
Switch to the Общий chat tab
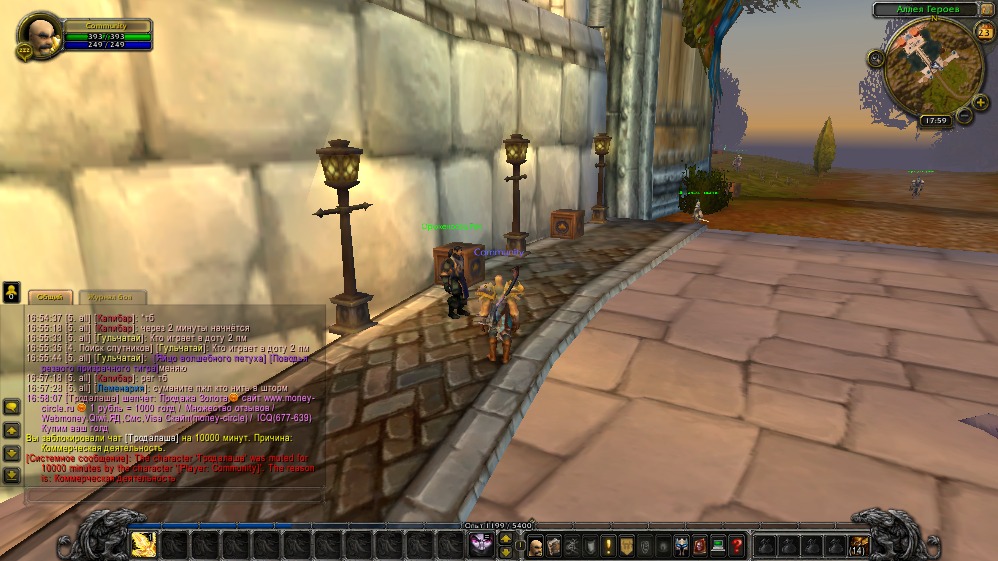point(50,297)
